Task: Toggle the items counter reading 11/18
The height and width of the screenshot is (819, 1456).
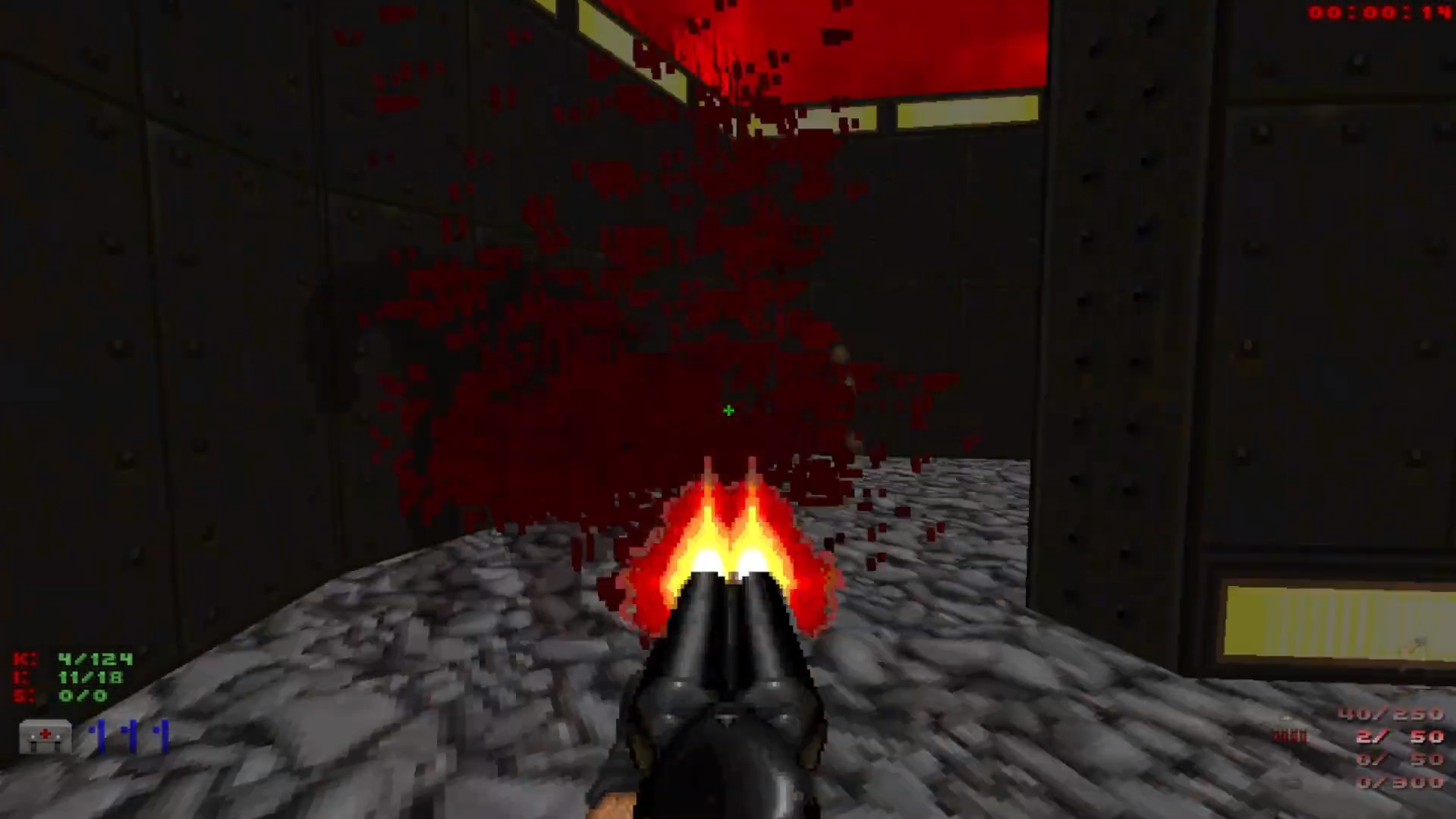Action: (91, 678)
